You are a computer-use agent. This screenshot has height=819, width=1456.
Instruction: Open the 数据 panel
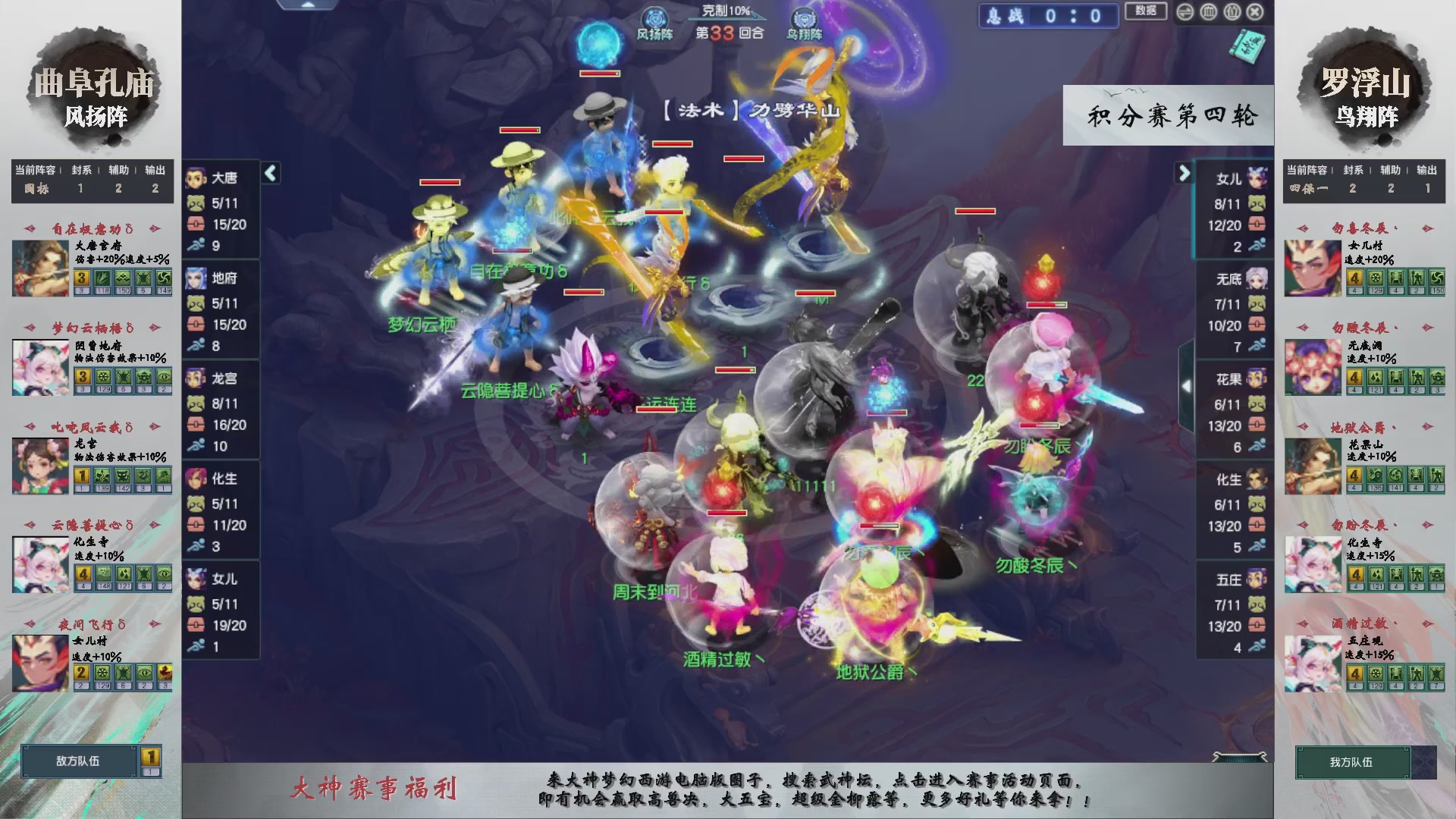coord(1146,11)
